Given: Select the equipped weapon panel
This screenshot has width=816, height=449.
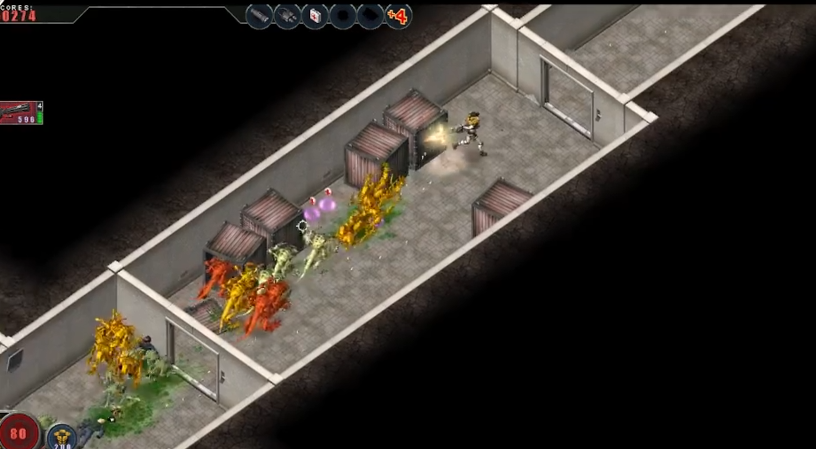Looking at the screenshot, I should [x=19, y=113].
